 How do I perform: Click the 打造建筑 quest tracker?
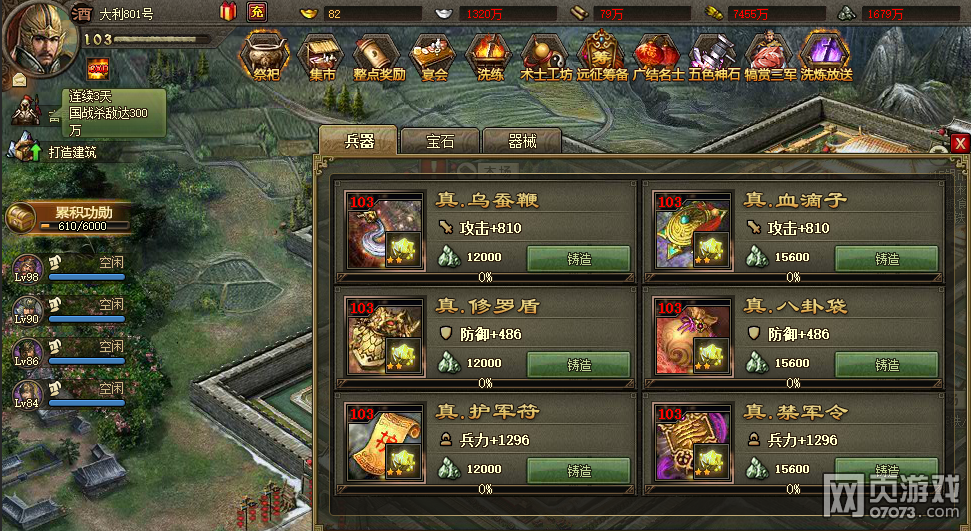tap(72, 152)
